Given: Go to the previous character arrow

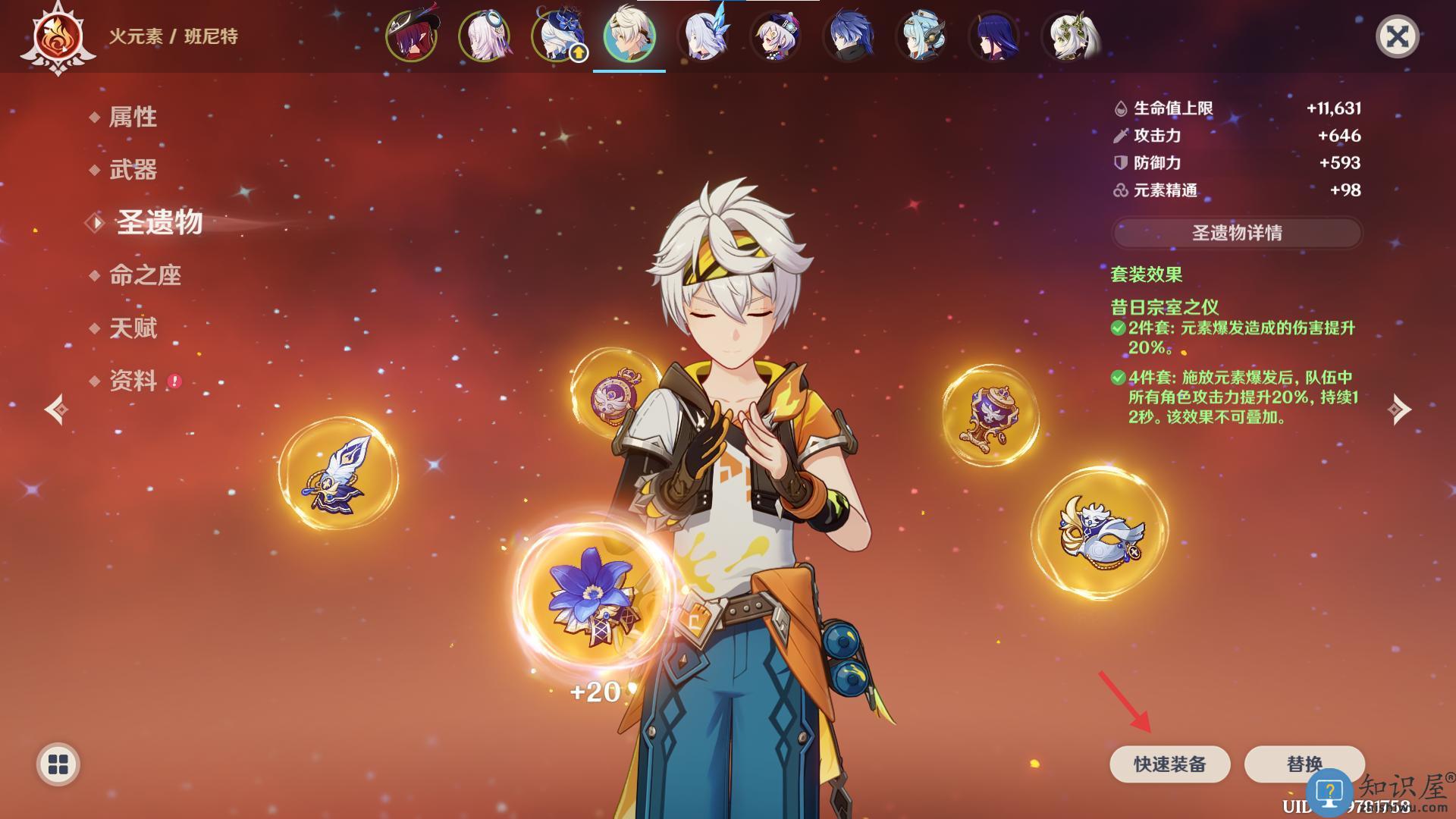Looking at the screenshot, I should pos(56,409).
